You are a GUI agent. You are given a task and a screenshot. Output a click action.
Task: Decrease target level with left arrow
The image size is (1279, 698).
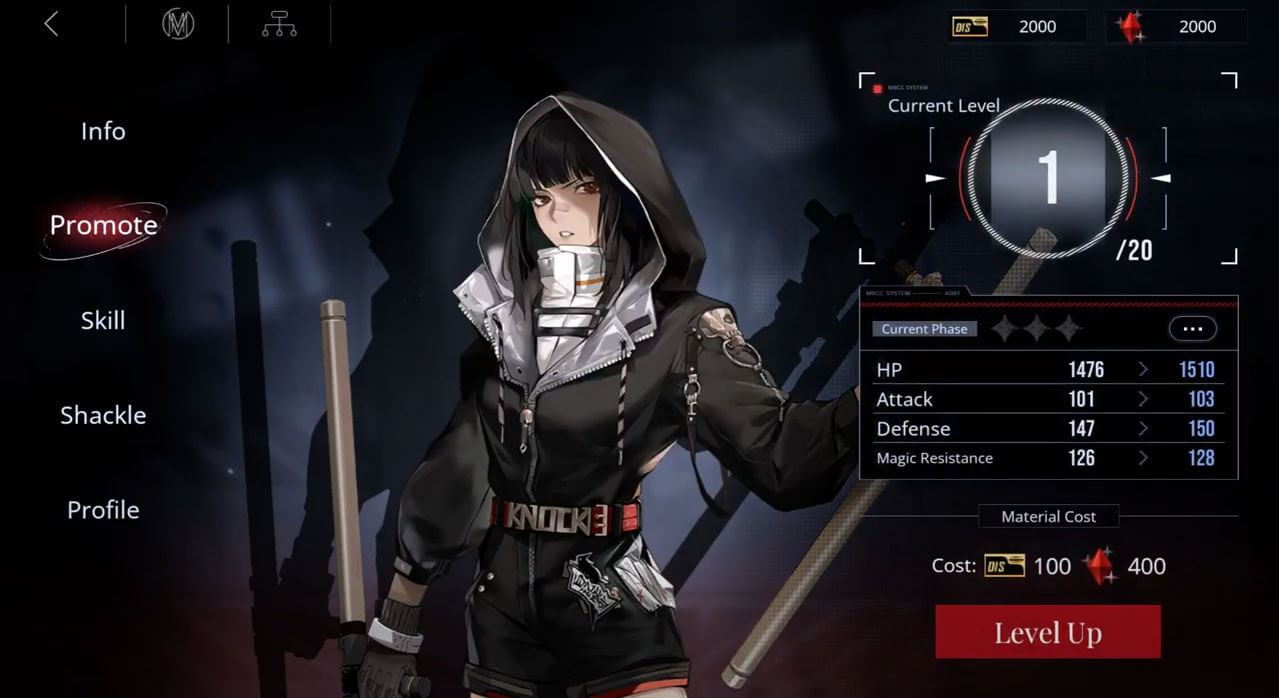tap(935, 178)
